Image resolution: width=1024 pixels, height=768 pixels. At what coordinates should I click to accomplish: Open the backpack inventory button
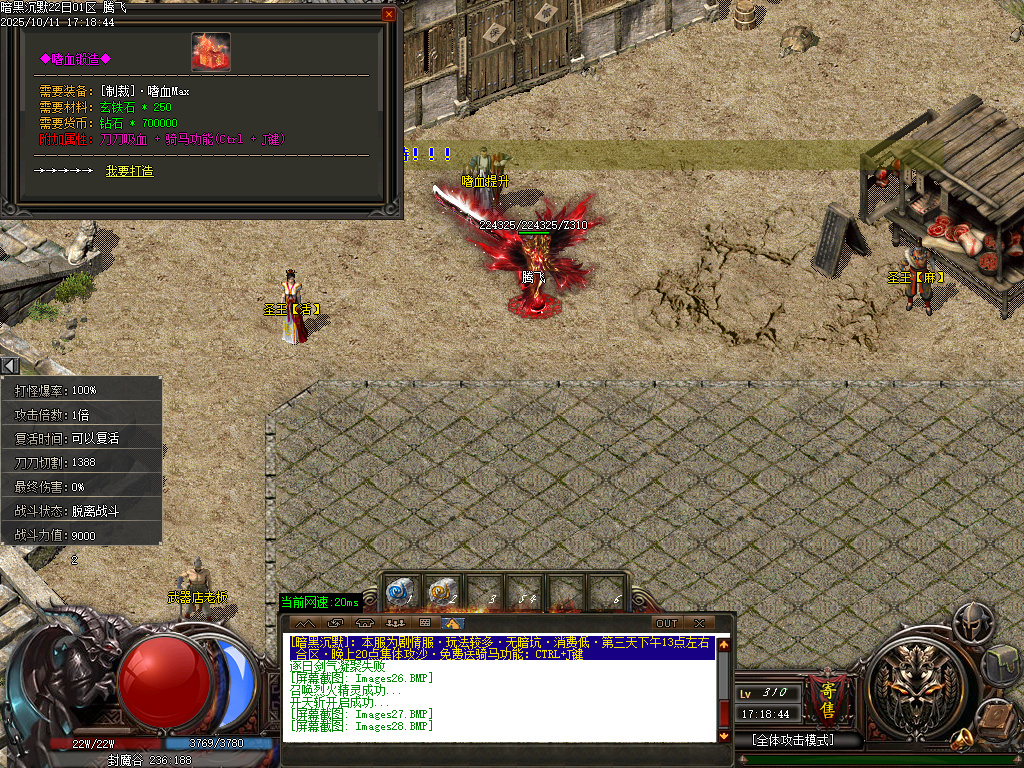click(999, 664)
